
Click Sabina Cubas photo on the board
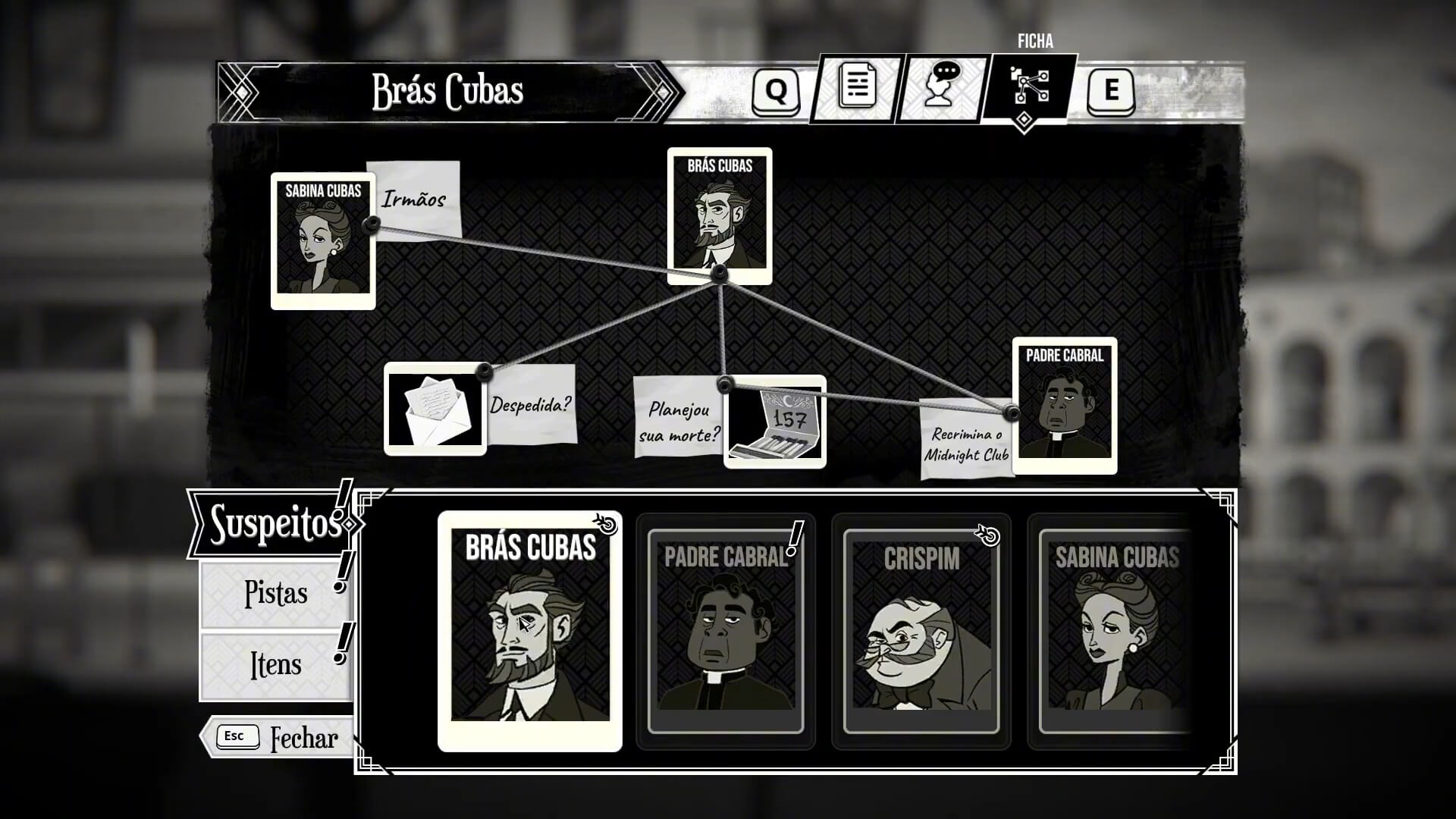[323, 240]
